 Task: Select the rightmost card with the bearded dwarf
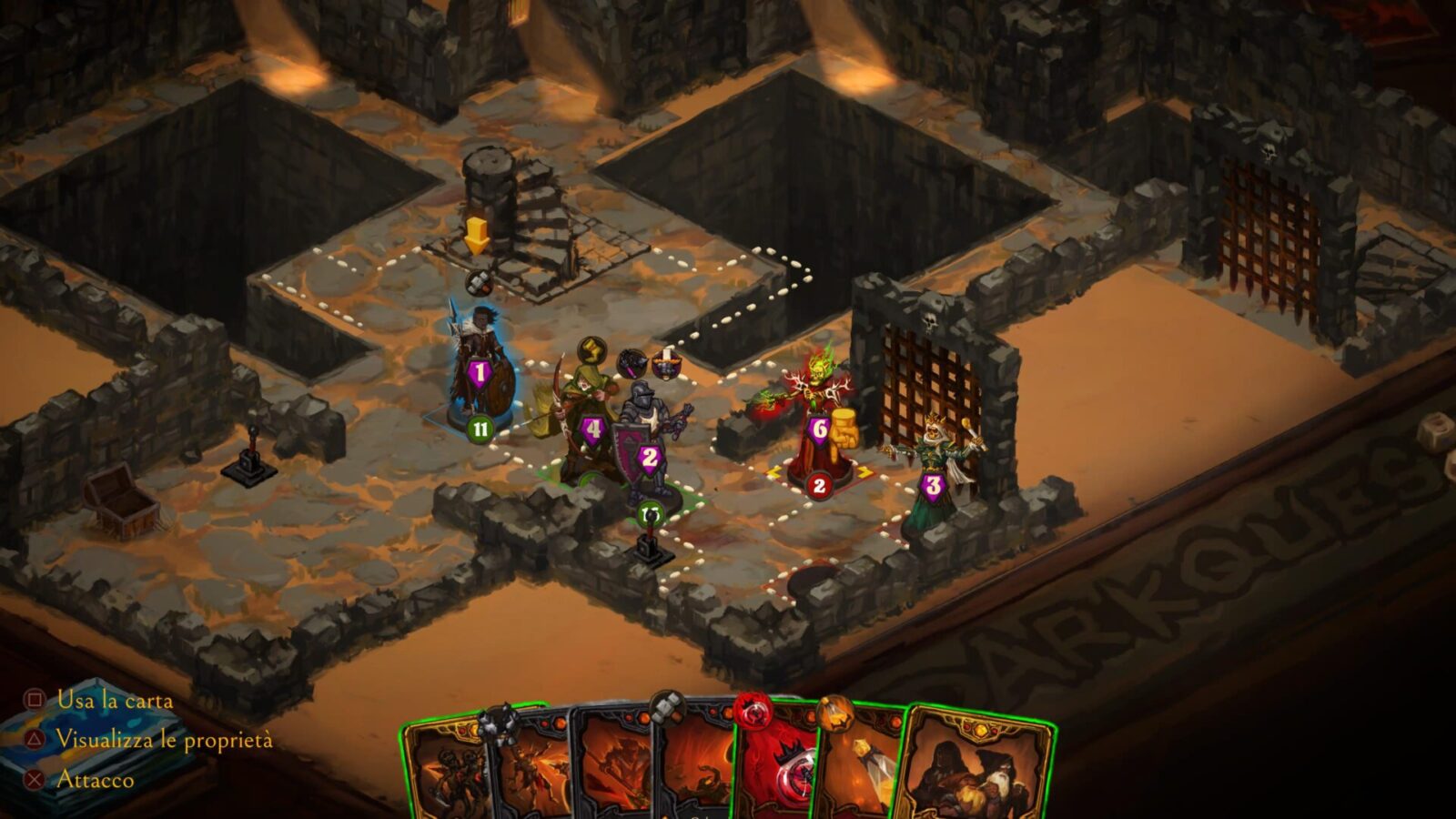978,769
